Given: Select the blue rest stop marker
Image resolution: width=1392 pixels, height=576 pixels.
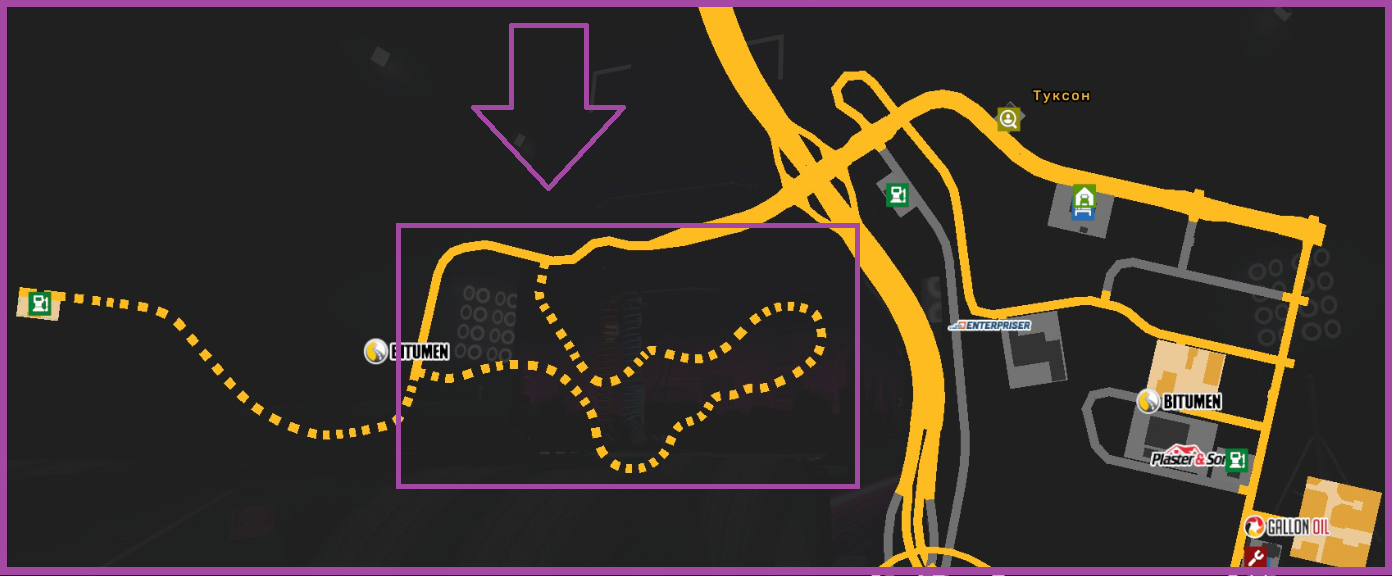Looking at the screenshot, I should (x=1084, y=211).
